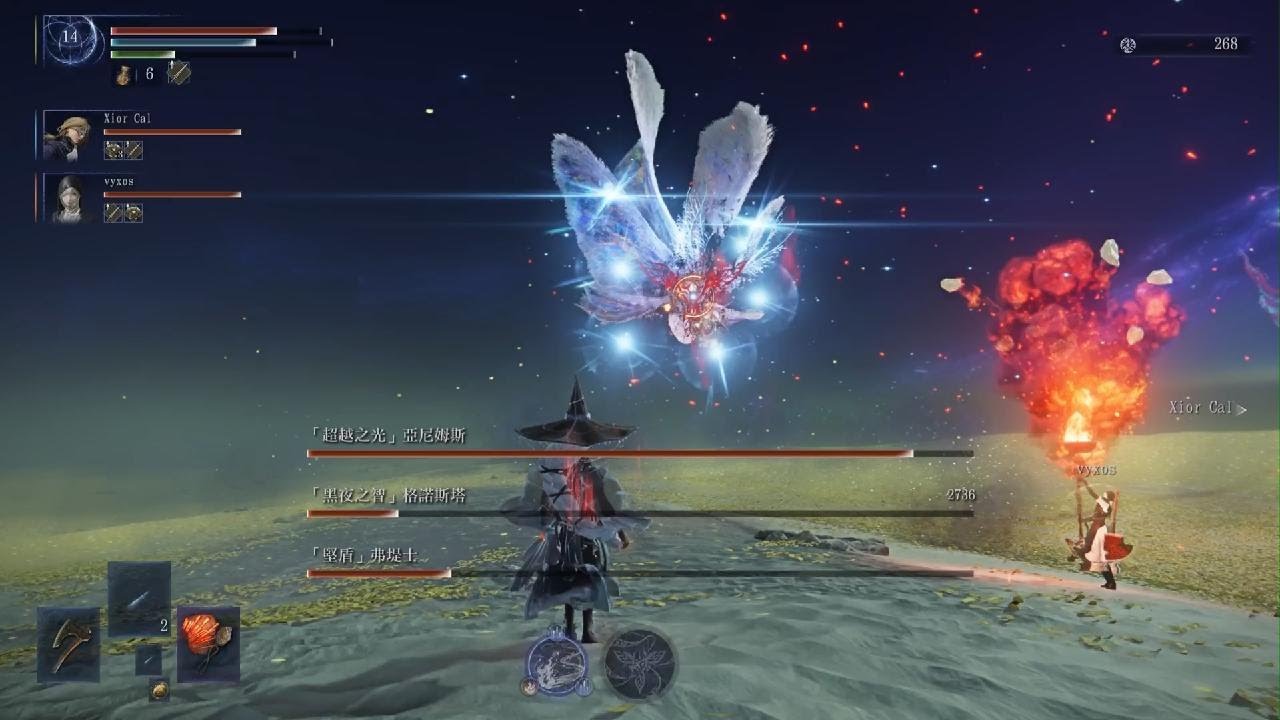Choose the axe weapon slot

68,644
